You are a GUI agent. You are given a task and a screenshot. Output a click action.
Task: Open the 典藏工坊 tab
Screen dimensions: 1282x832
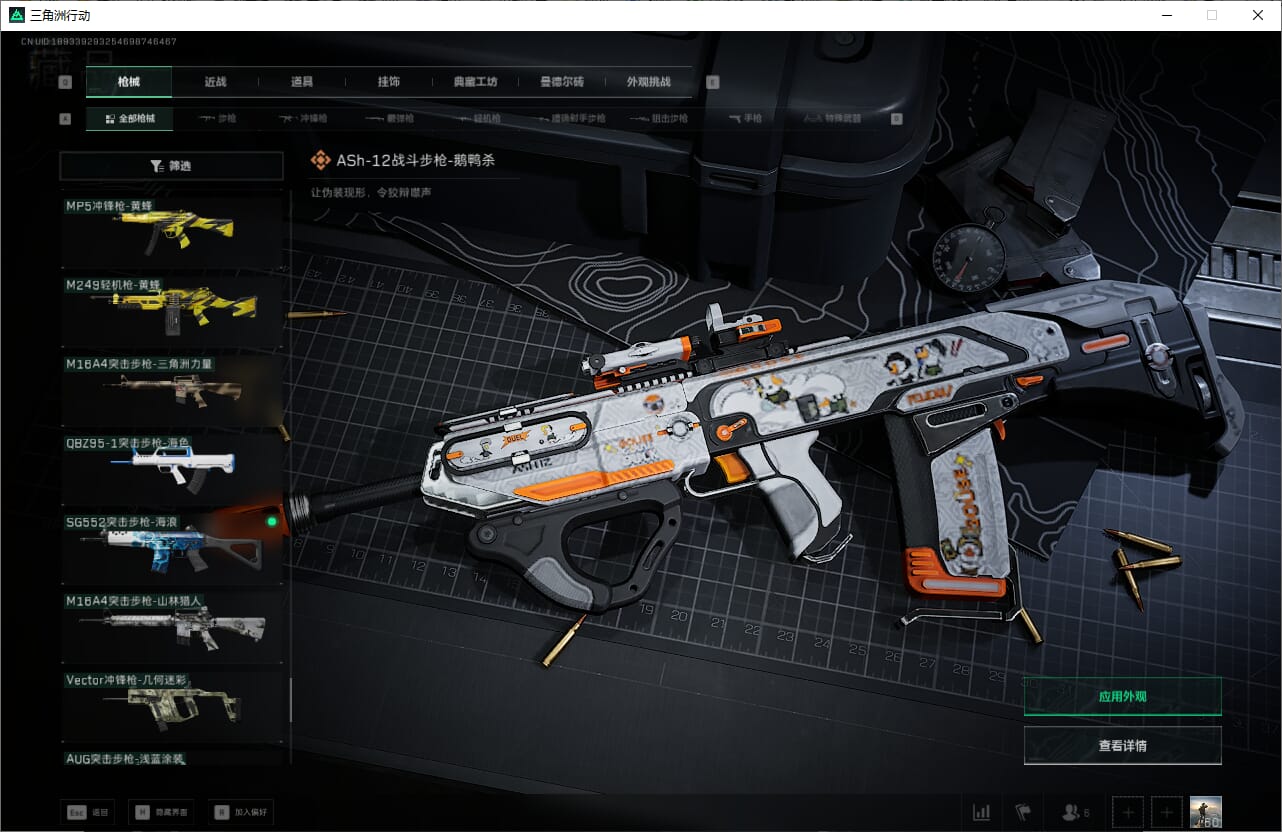pos(475,82)
